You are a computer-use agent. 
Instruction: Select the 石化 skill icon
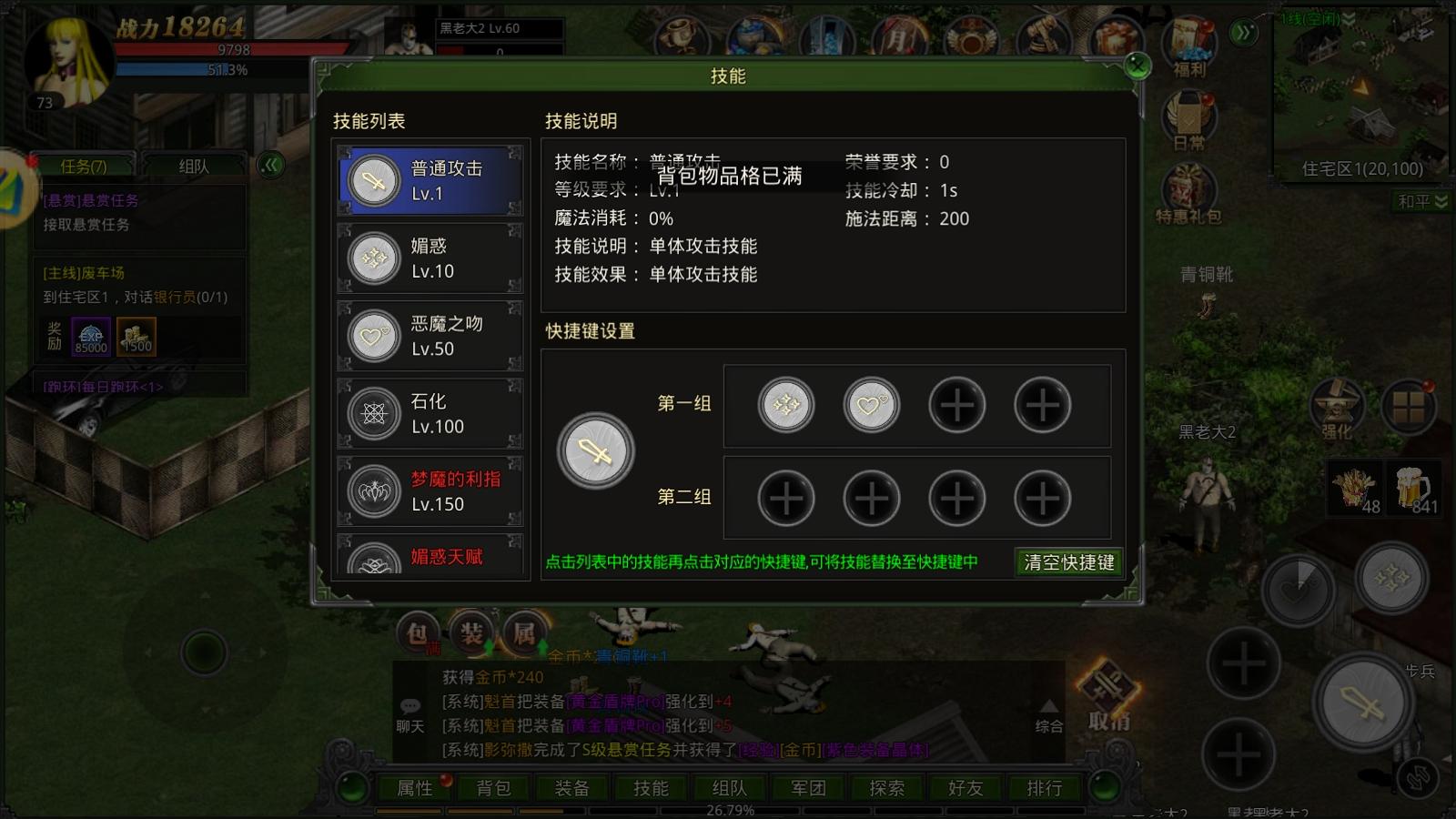pos(371,413)
